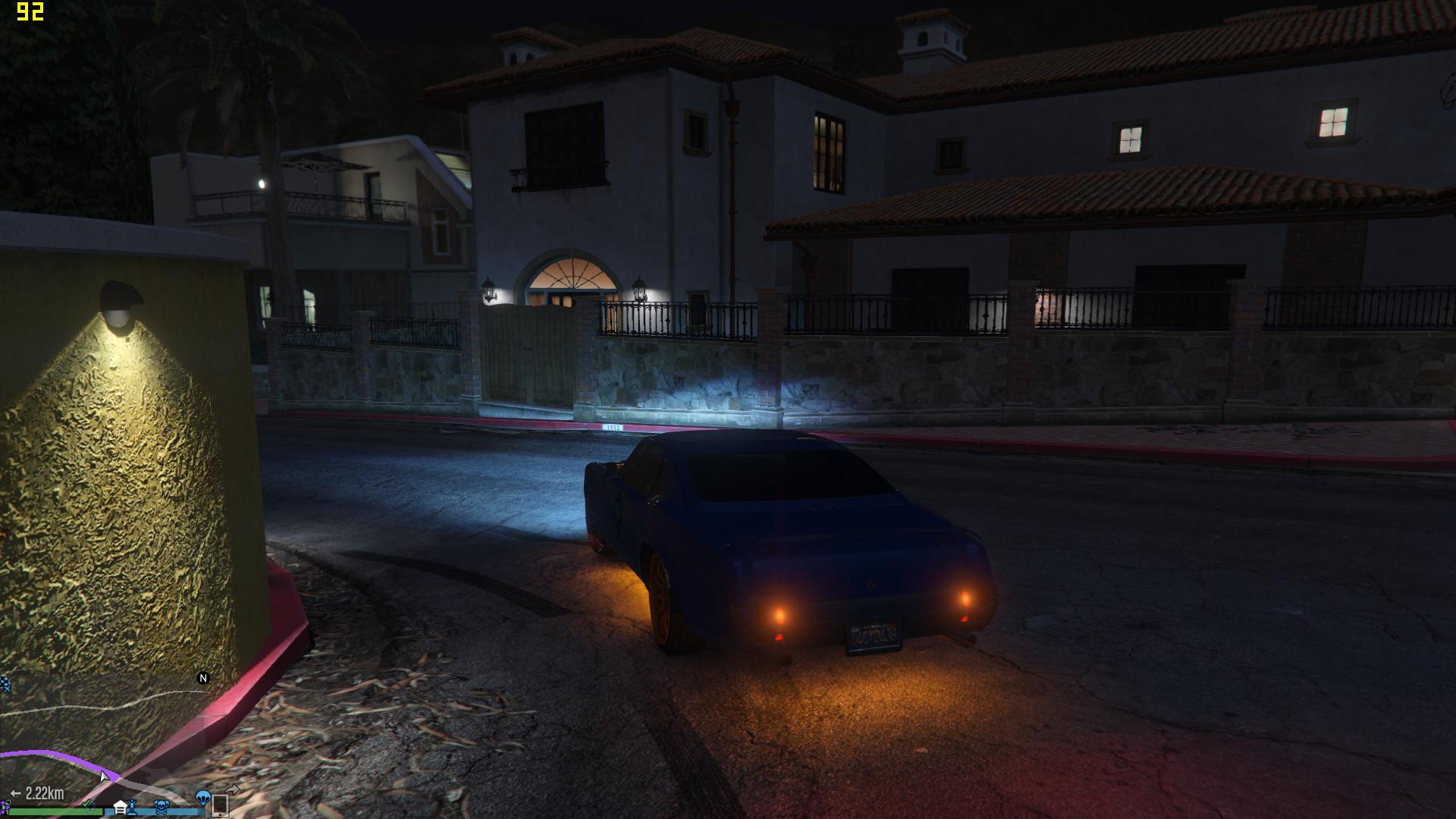The width and height of the screenshot is (1456, 819).
Task: Click the blue parachute blip on the minimap
Action: (x=202, y=798)
